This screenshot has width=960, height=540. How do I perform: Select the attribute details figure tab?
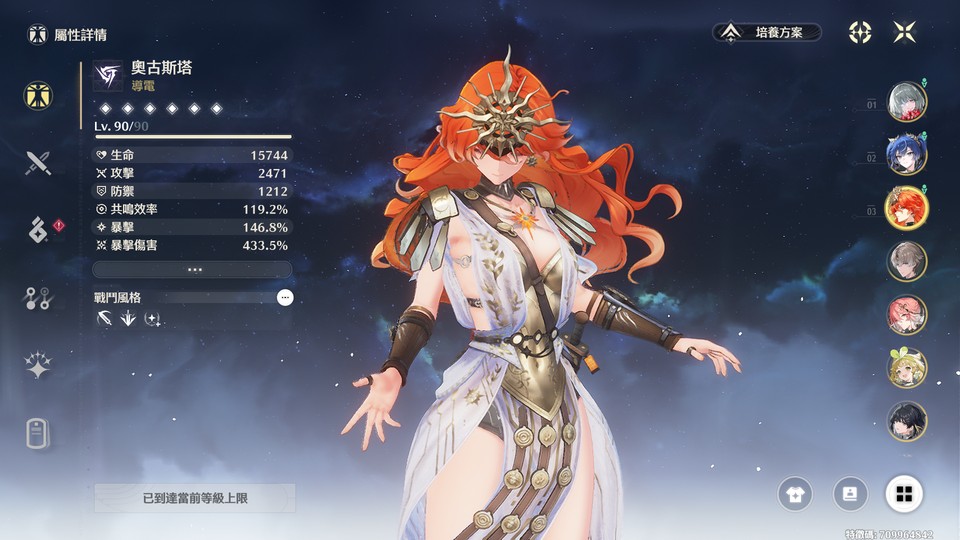point(38,95)
